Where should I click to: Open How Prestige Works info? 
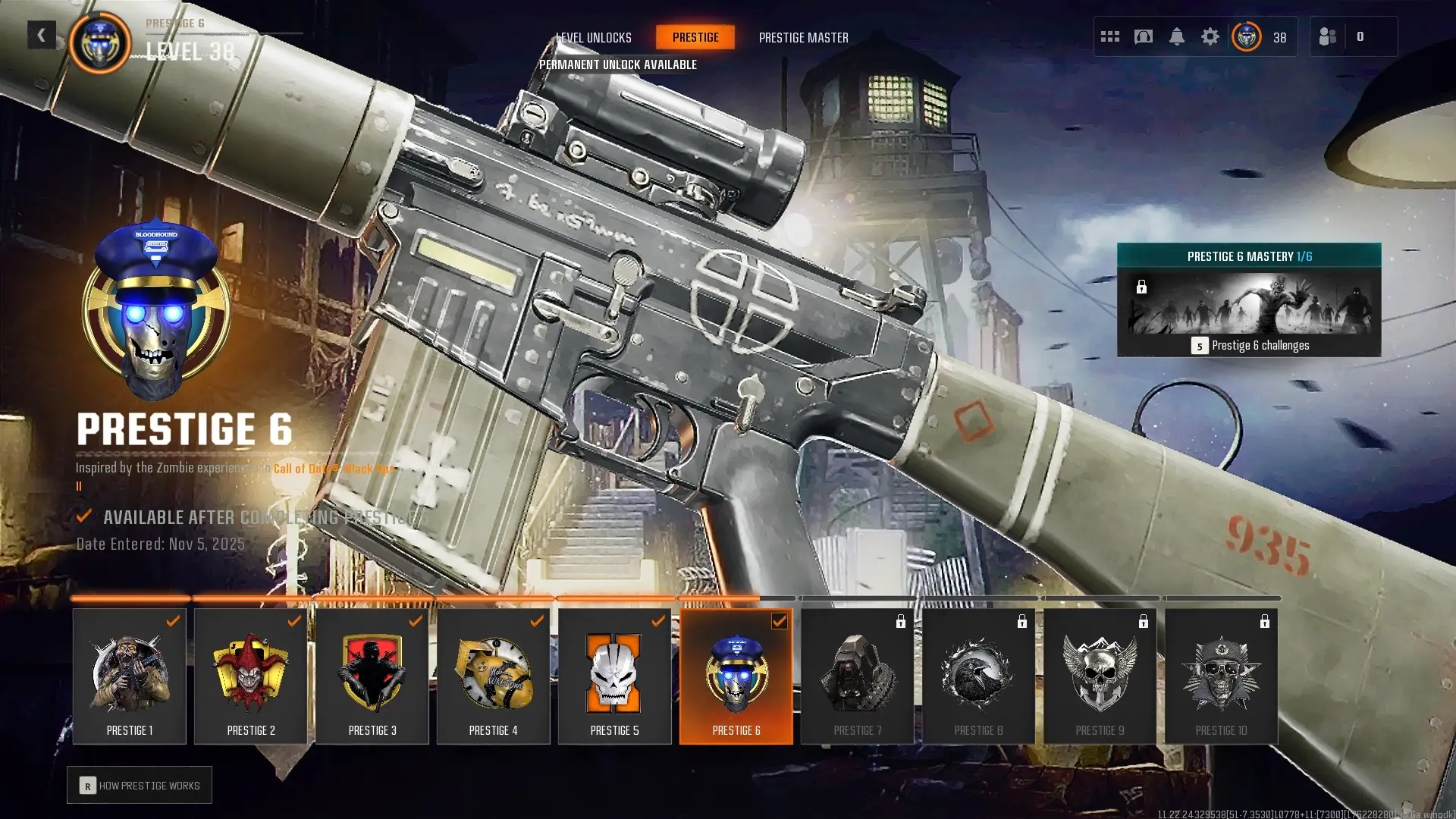140,786
